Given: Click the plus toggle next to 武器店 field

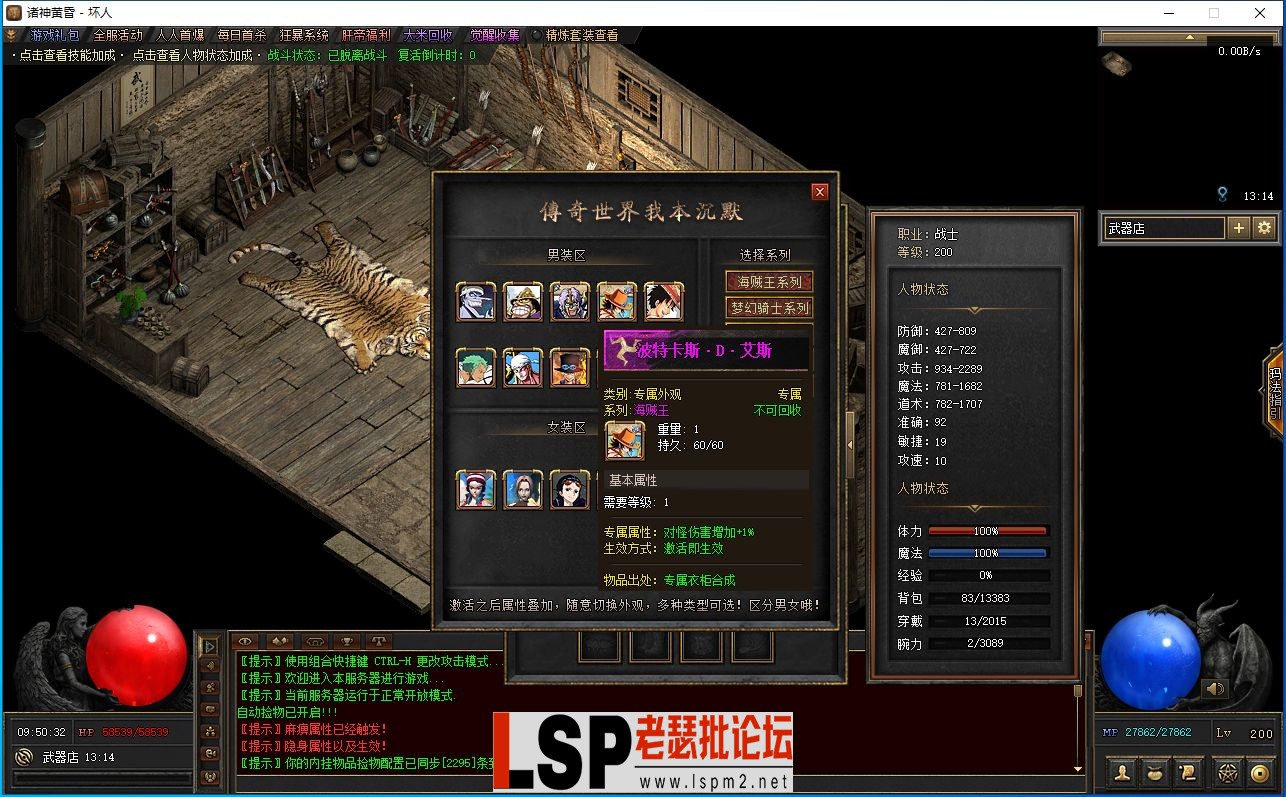Looking at the screenshot, I should point(1239,229).
